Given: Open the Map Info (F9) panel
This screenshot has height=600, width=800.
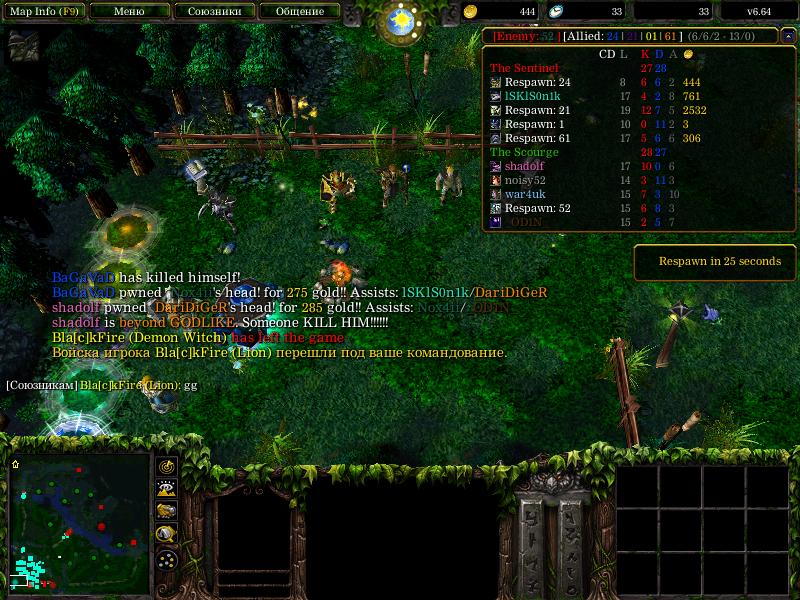Looking at the screenshot, I should [x=44, y=12].
